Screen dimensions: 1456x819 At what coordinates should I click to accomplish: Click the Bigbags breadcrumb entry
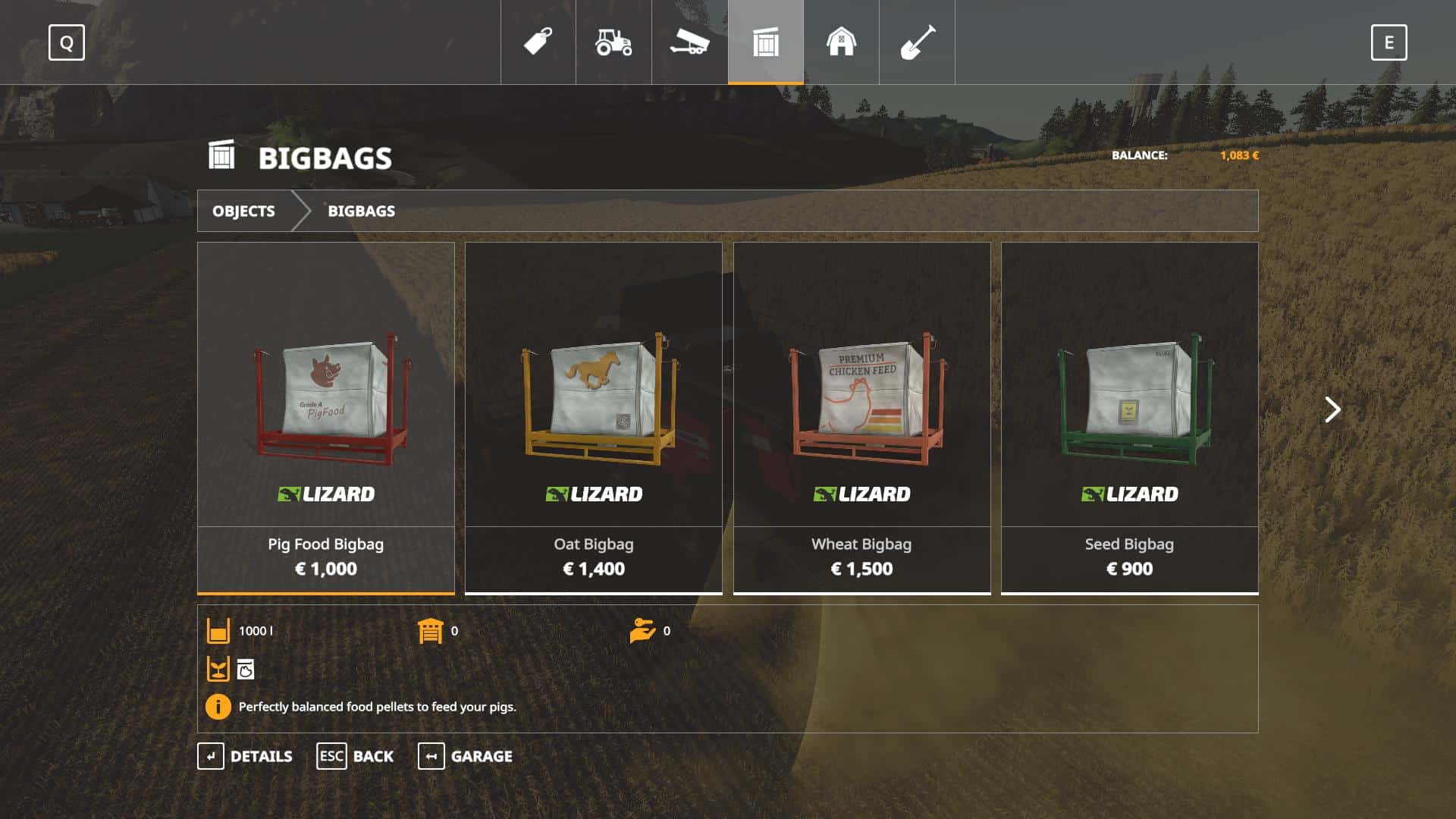(x=361, y=211)
